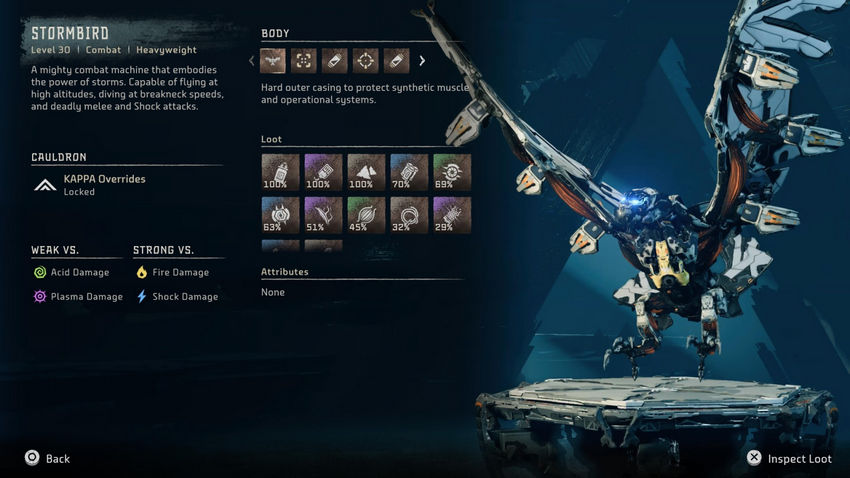850x478 pixels.
Task: Open the KAPPA Overrides cauldron entry
Action: point(104,185)
